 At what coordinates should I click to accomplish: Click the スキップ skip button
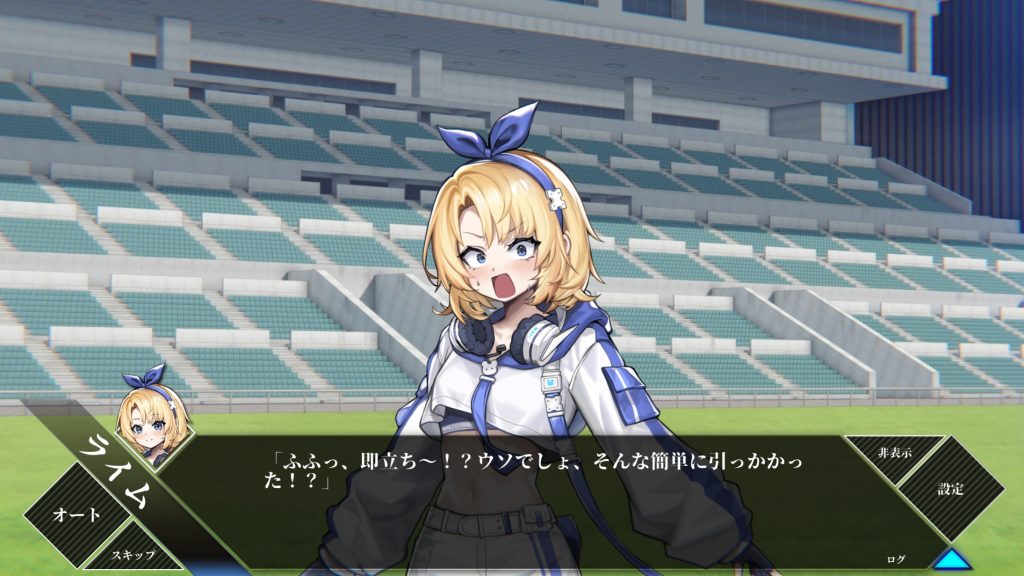coord(133,553)
